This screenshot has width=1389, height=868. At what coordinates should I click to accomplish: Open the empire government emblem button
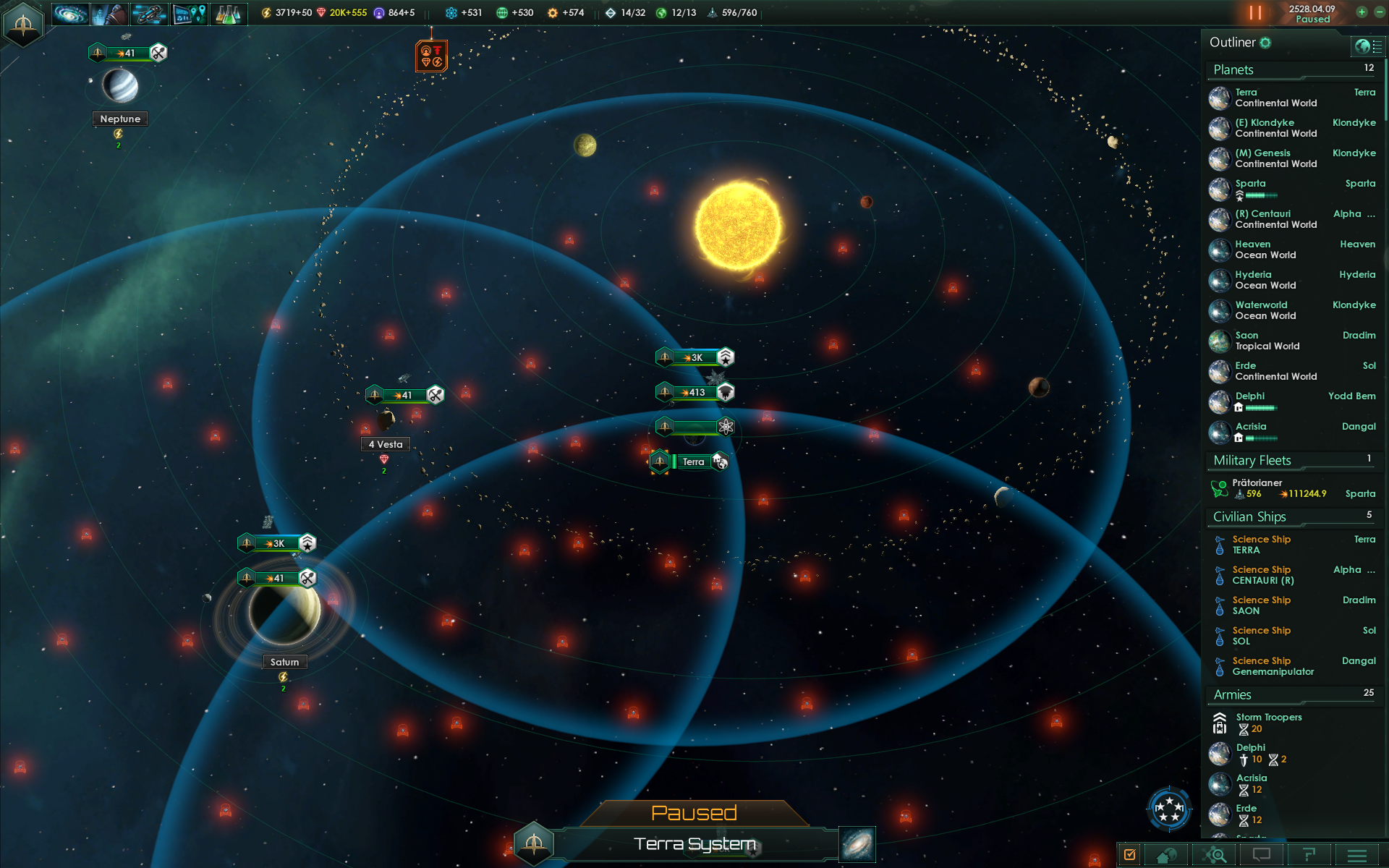click(23, 25)
